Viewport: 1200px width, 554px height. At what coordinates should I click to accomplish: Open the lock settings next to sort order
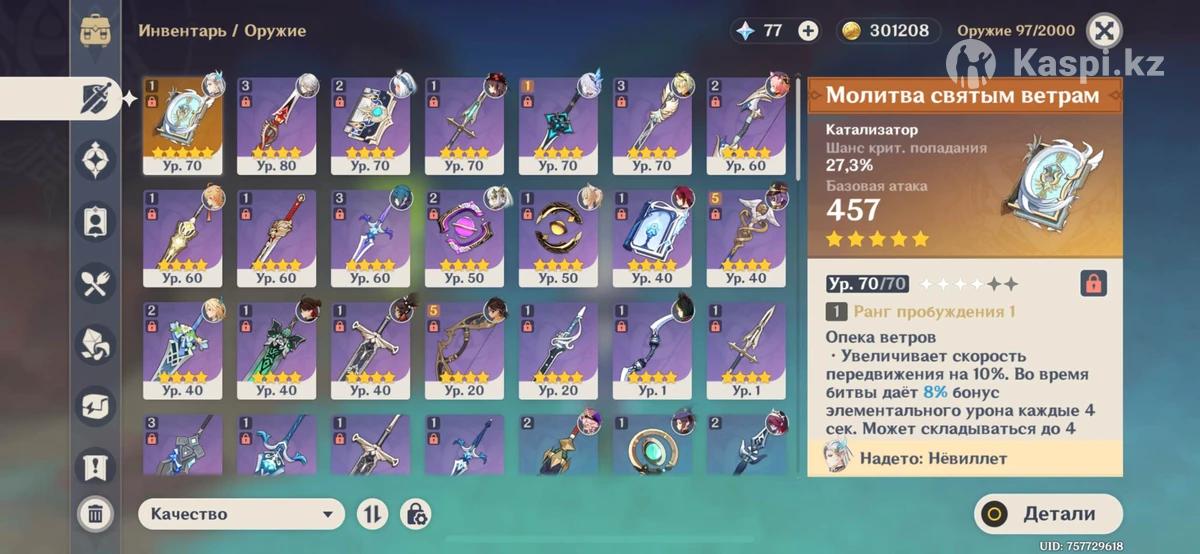[x=415, y=514]
